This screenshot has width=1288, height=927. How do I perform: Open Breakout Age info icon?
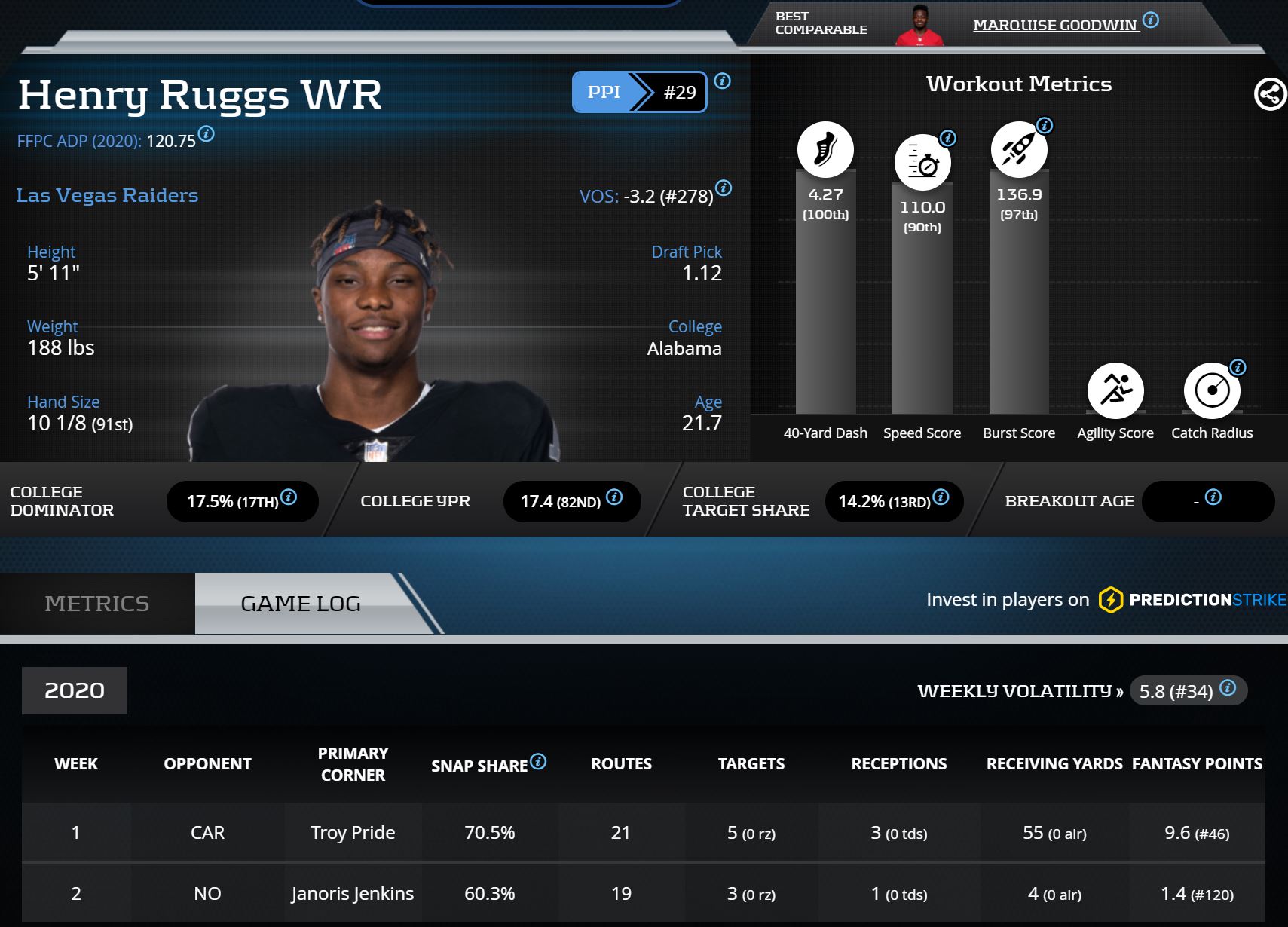[1213, 497]
